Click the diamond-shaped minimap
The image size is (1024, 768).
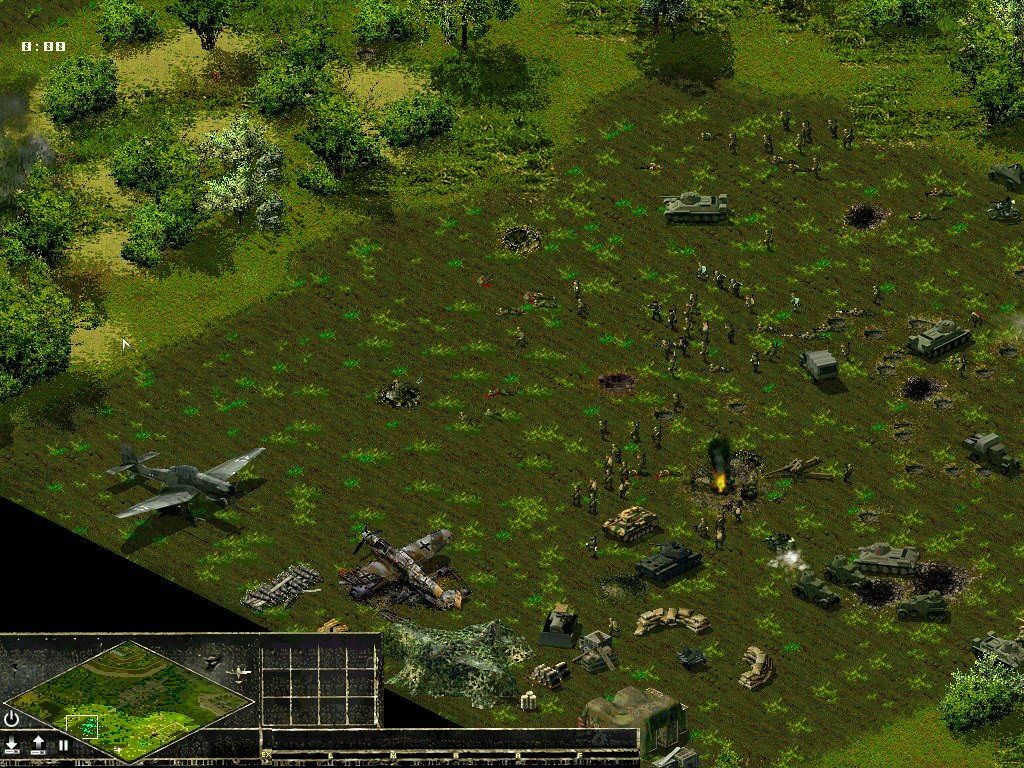130,699
